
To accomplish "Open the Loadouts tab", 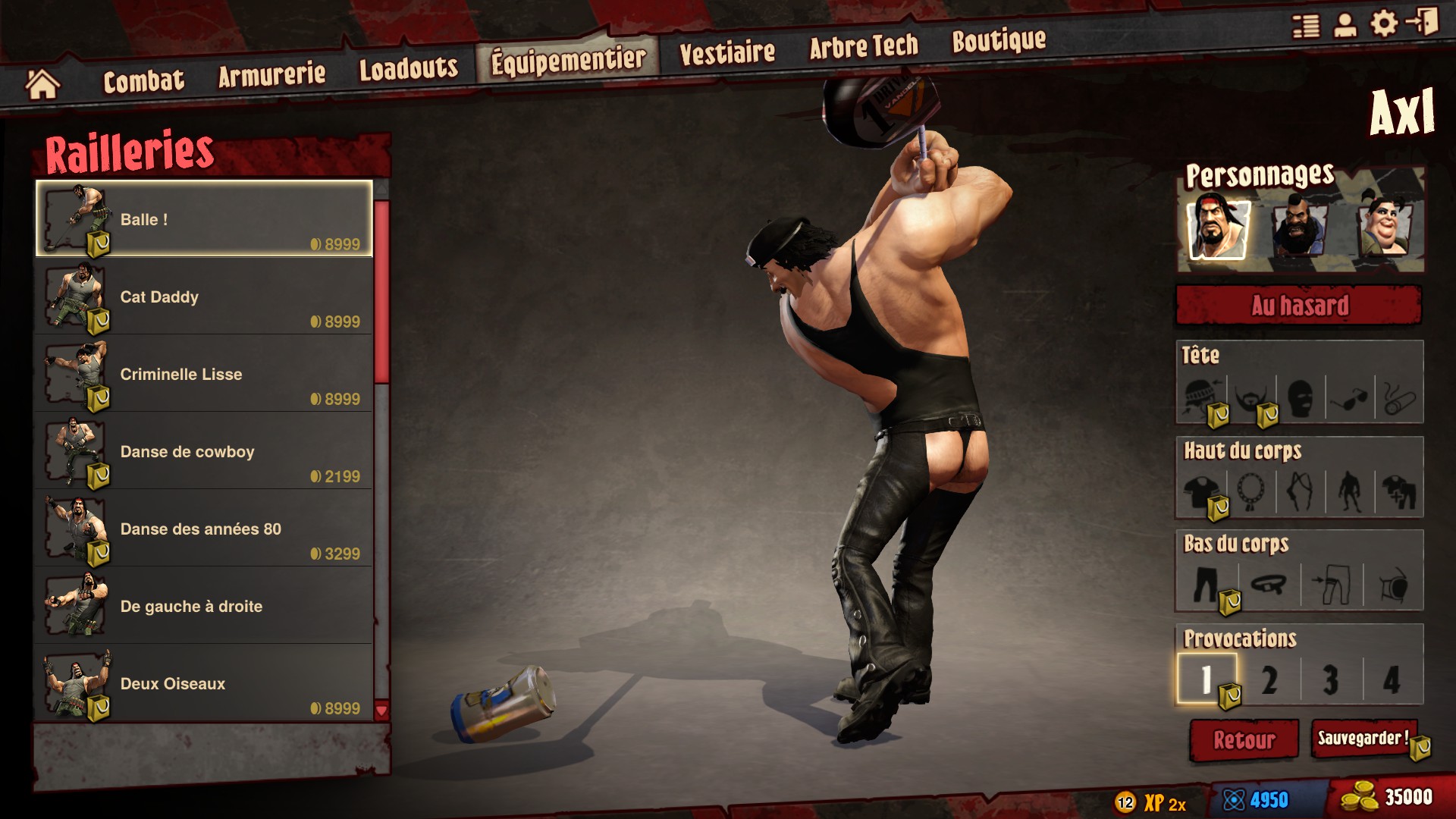I will tap(408, 68).
